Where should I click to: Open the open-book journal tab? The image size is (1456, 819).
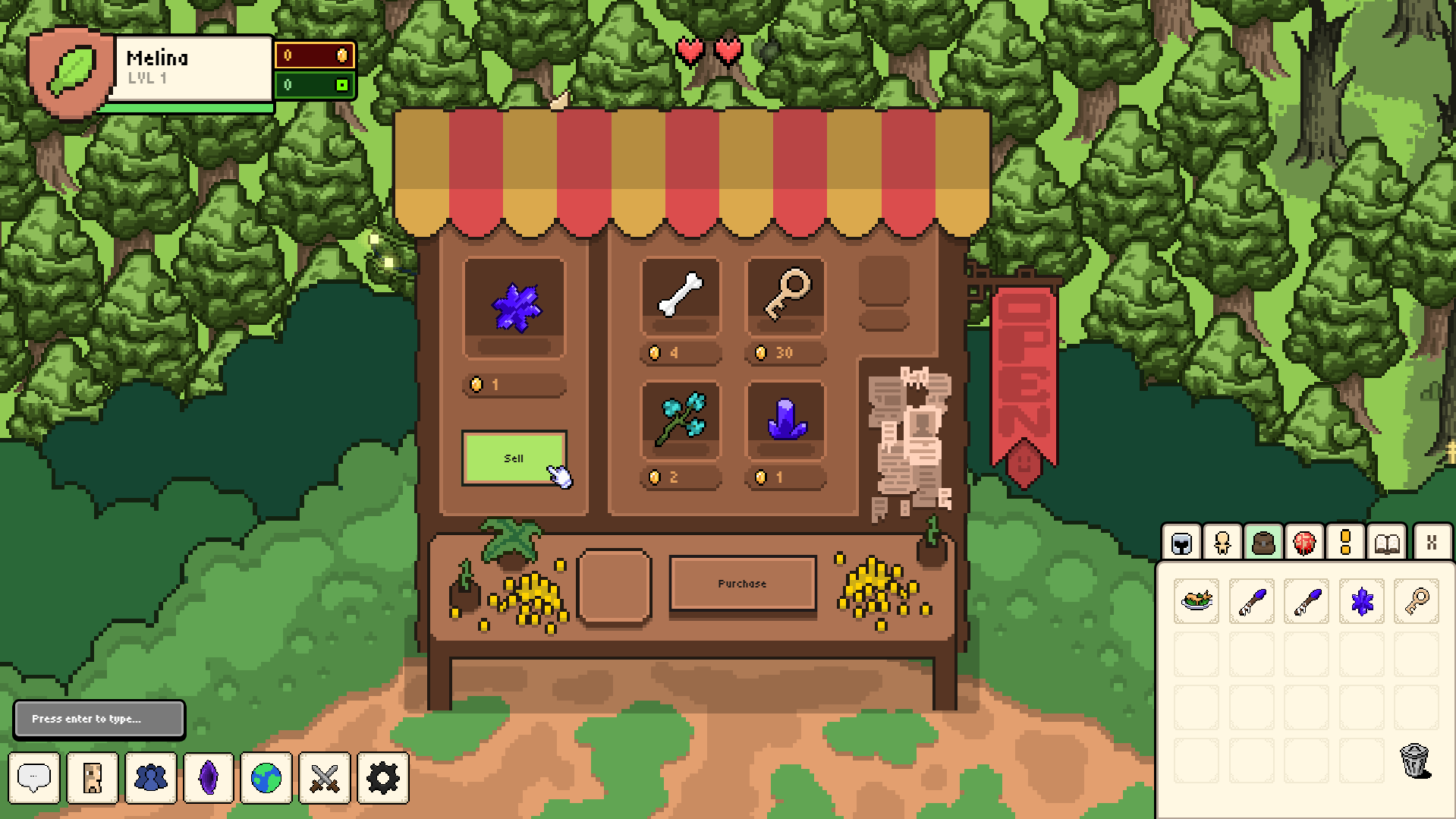(1387, 543)
